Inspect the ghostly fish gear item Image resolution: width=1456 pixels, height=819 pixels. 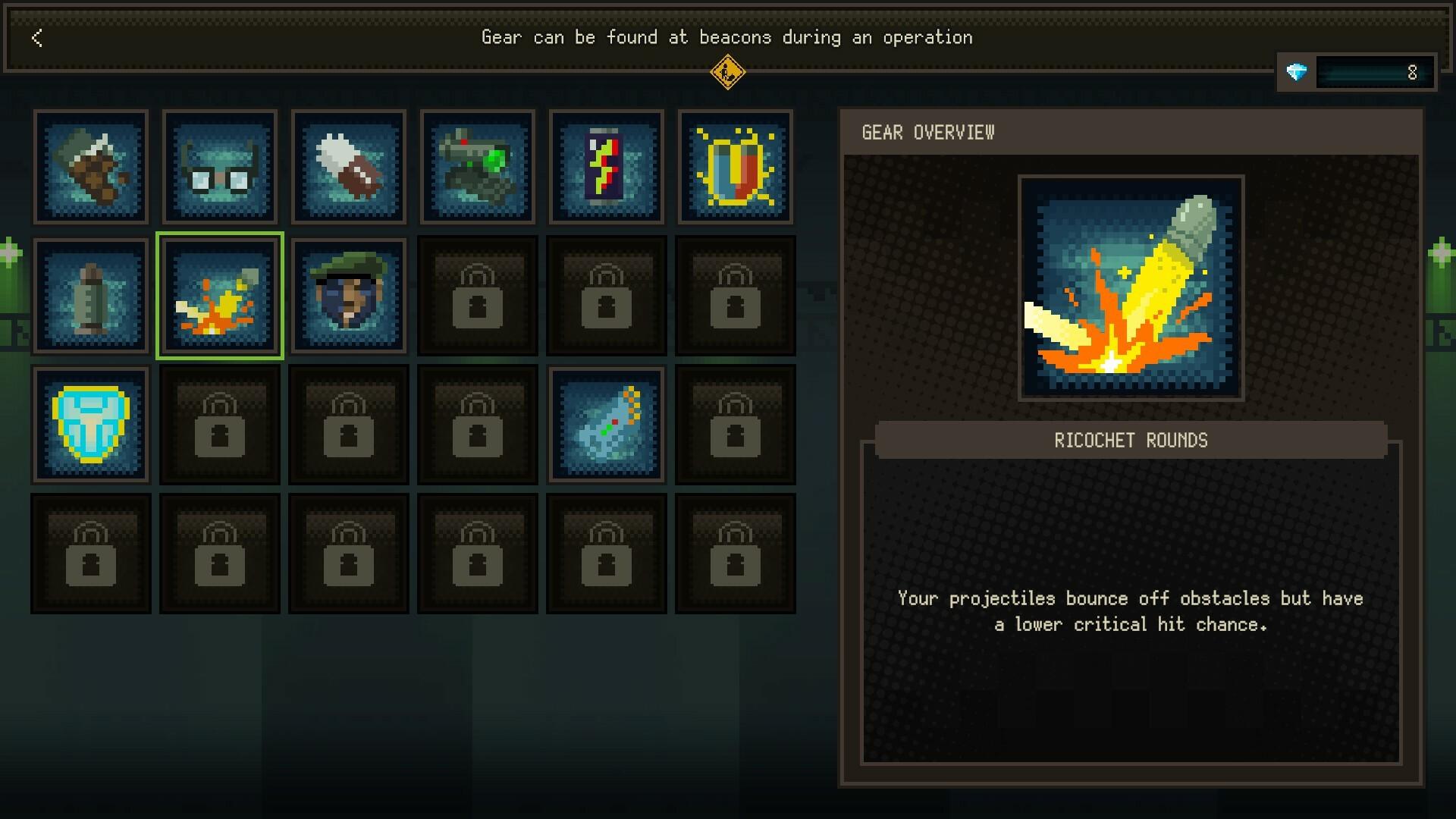click(x=607, y=425)
